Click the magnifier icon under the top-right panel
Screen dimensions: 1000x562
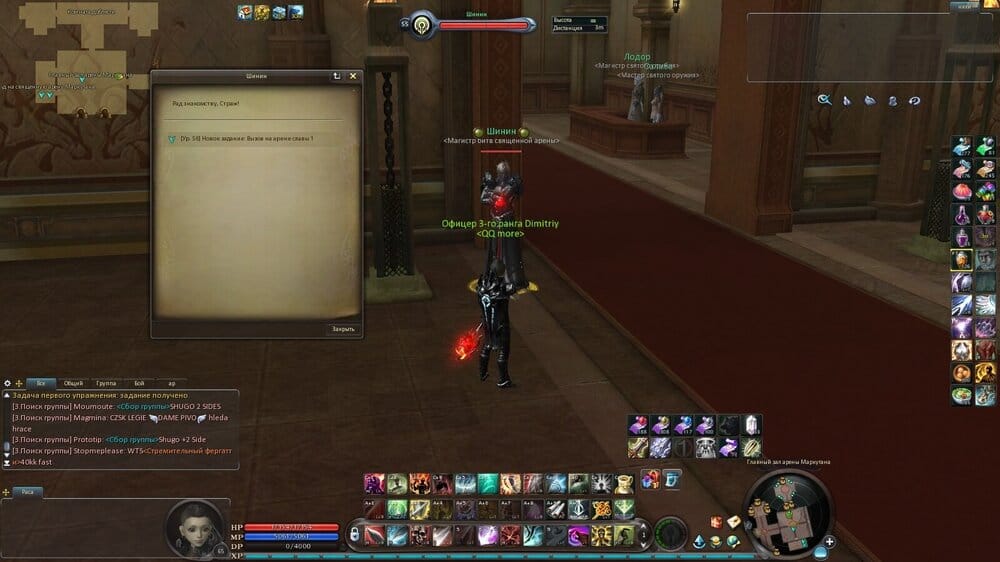click(x=825, y=100)
